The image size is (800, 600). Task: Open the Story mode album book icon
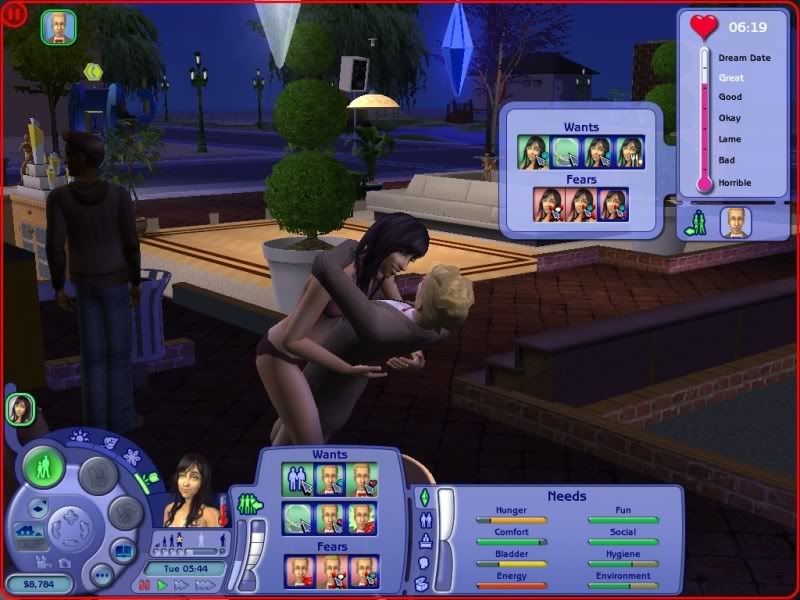tap(122, 552)
